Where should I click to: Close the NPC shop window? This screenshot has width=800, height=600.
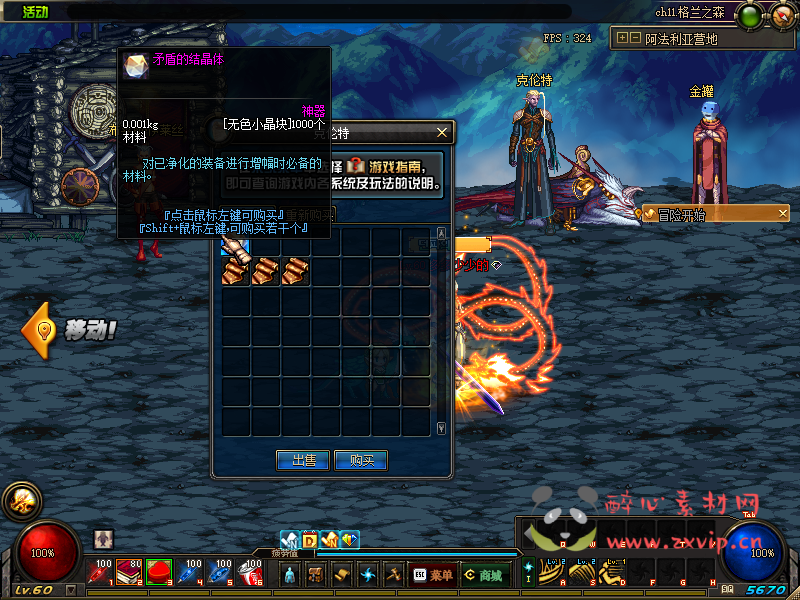(442, 132)
